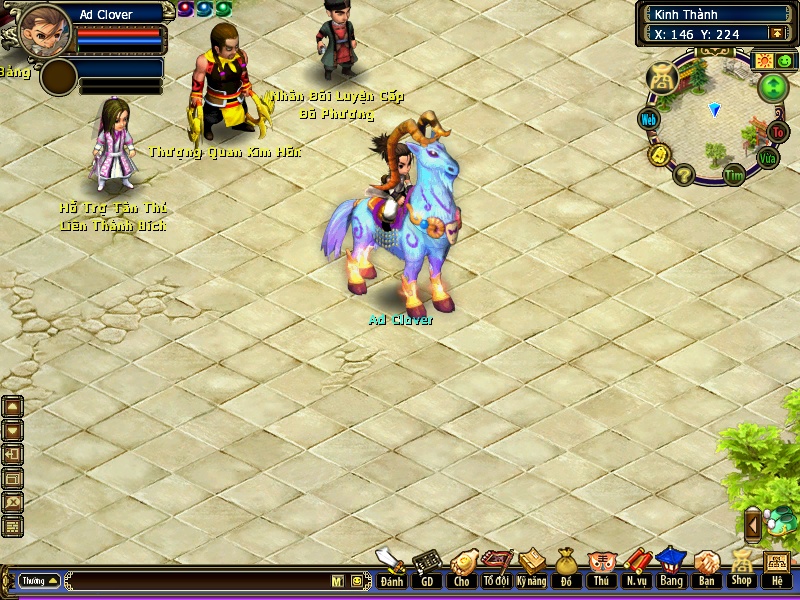
Task: Open the Shop store
Action: click(741, 570)
